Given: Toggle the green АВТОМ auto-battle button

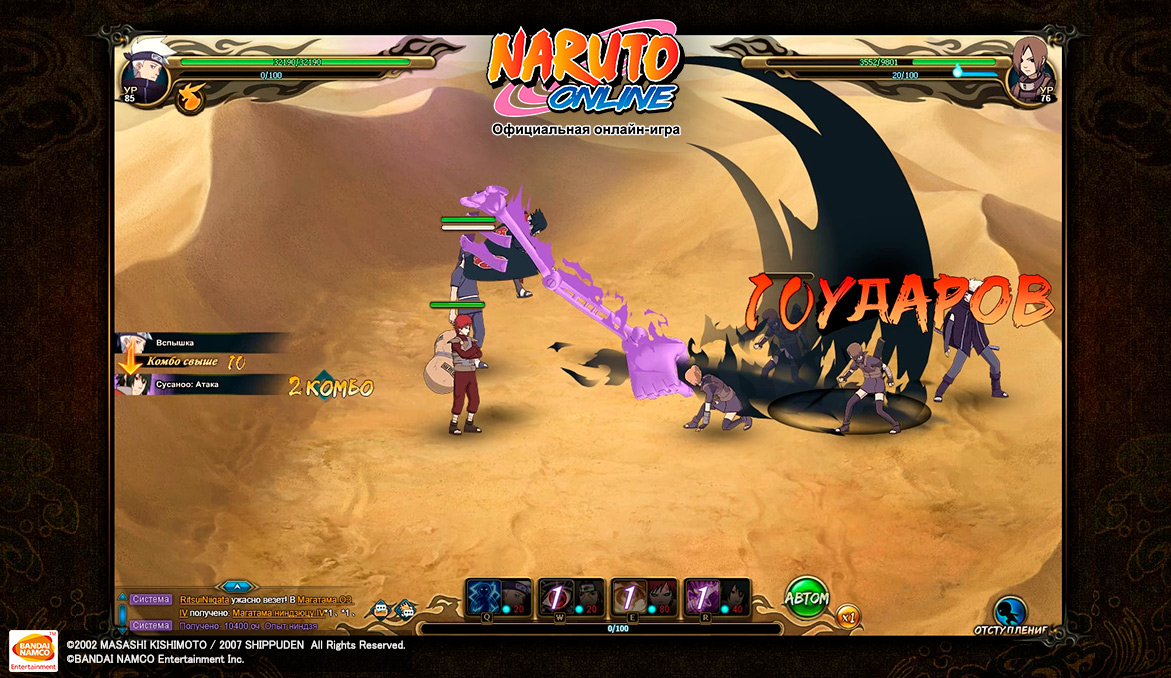Looking at the screenshot, I should tap(806, 597).
